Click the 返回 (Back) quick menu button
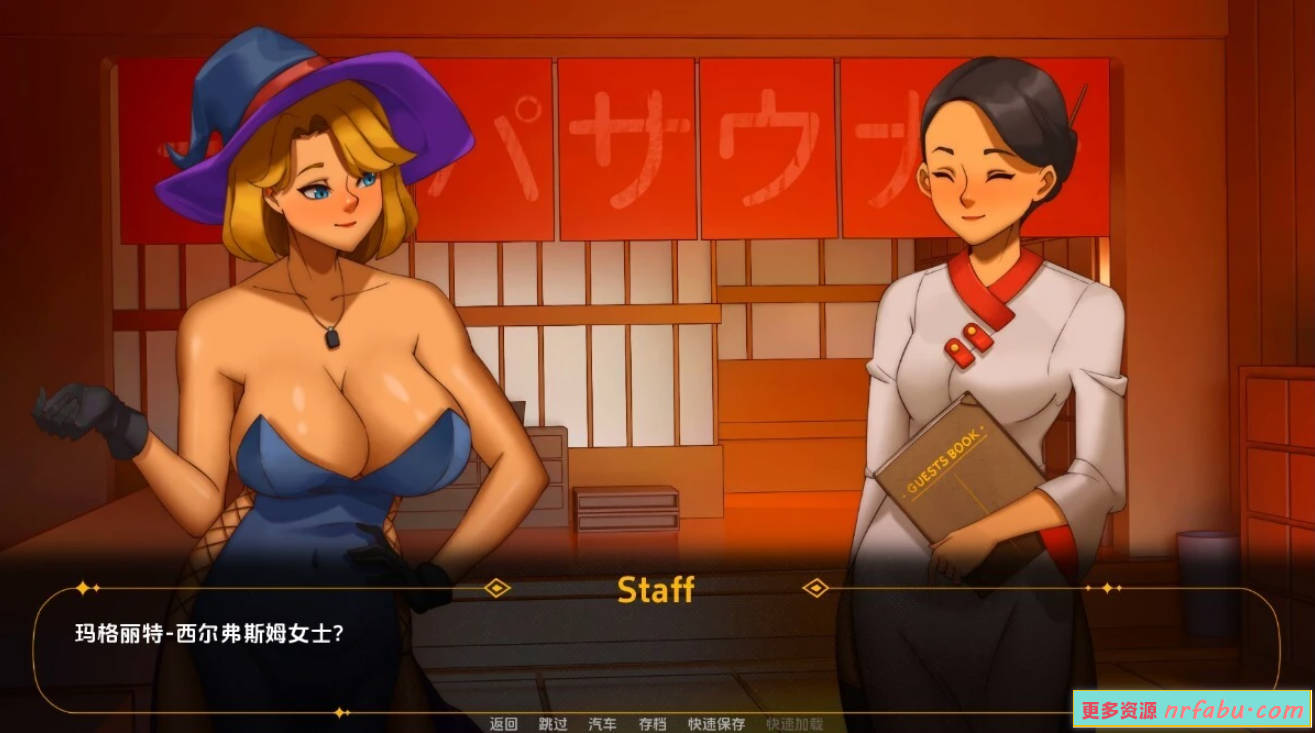This screenshot has width=1315, height=733. point(503,724)
